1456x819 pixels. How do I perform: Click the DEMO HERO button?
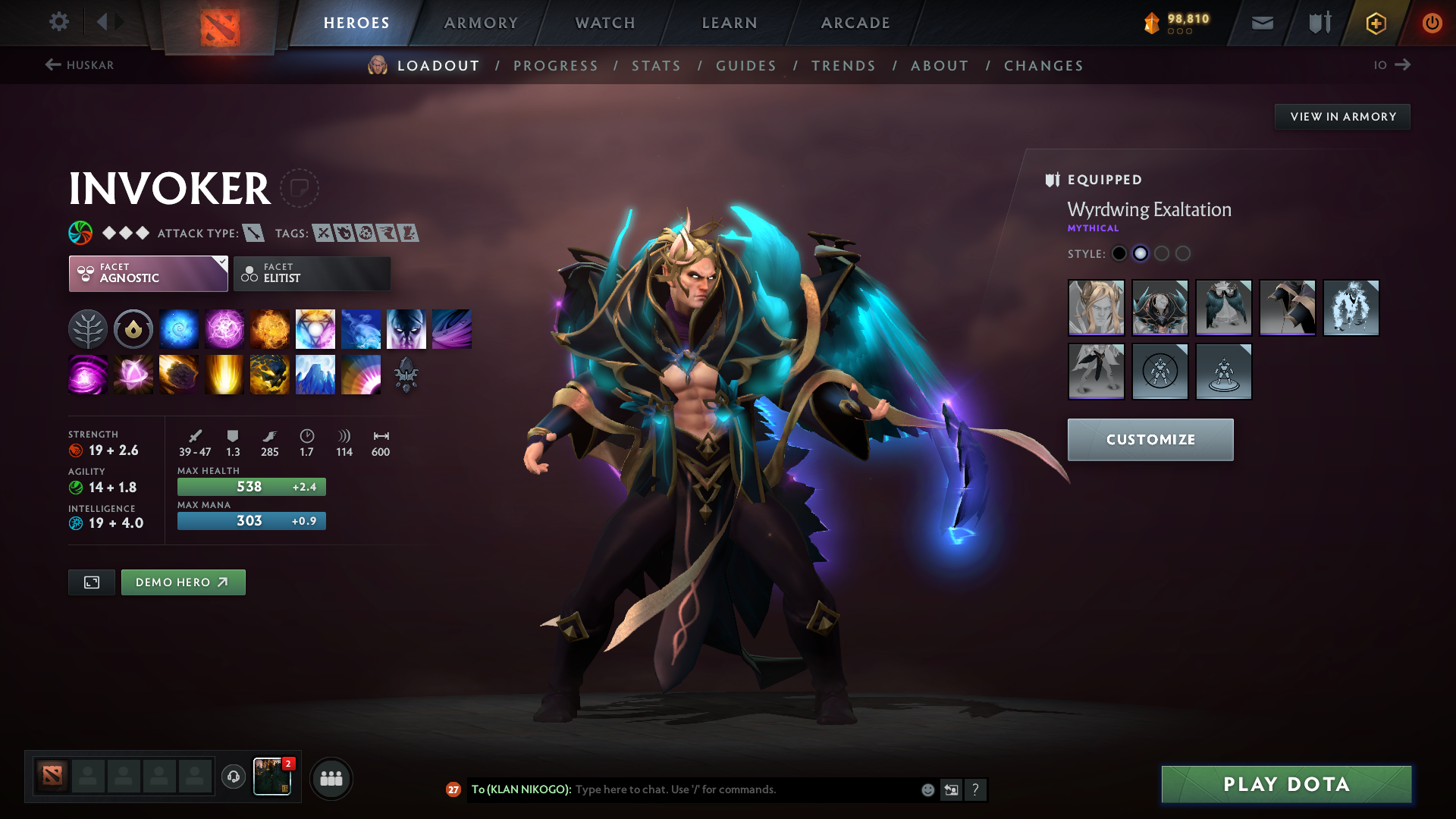pyautogui.click(x=183, y=582)
